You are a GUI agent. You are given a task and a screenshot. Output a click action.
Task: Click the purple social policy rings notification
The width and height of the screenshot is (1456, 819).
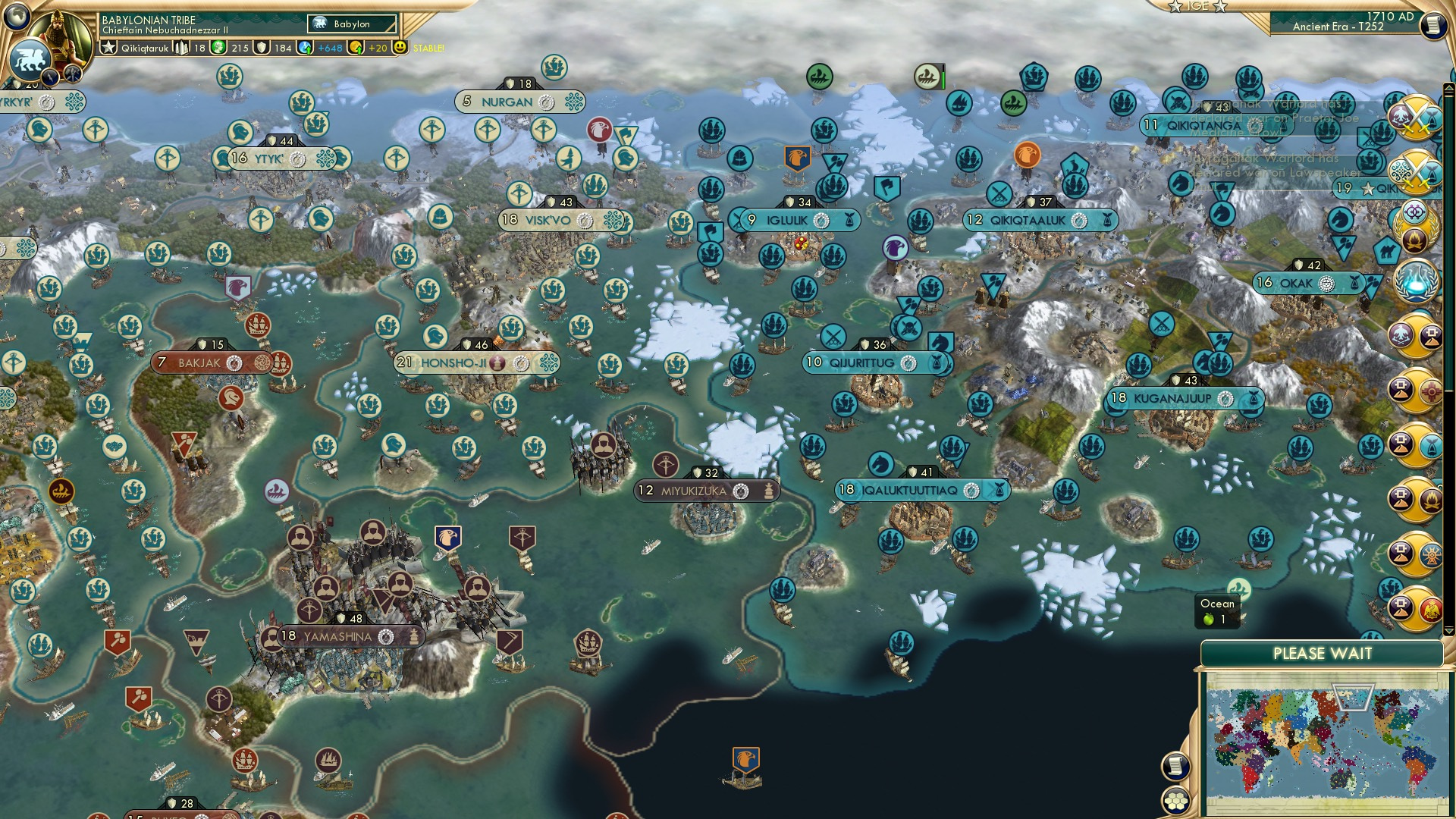[x=1415, y=210]
